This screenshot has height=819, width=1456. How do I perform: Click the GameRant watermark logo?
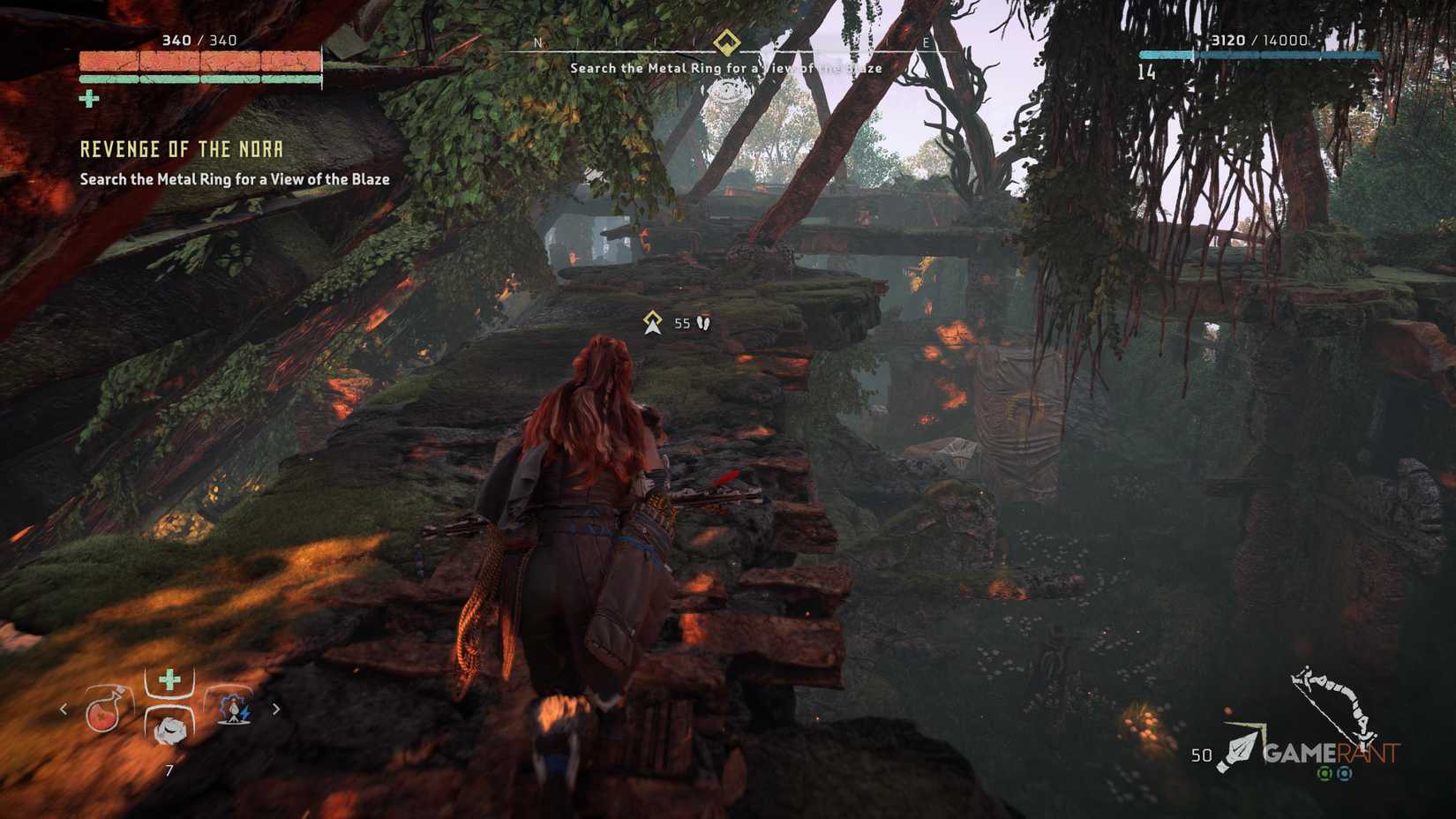(x=1332, y=753)
